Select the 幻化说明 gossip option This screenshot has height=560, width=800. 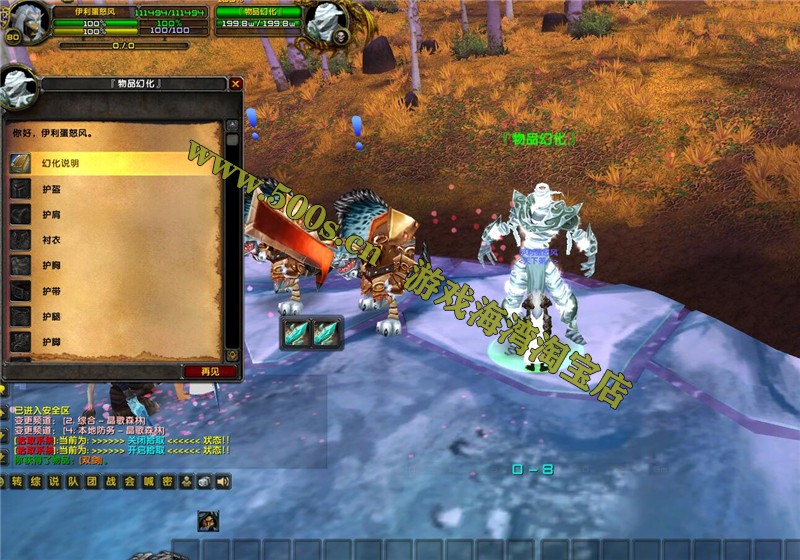coord(60,162)
